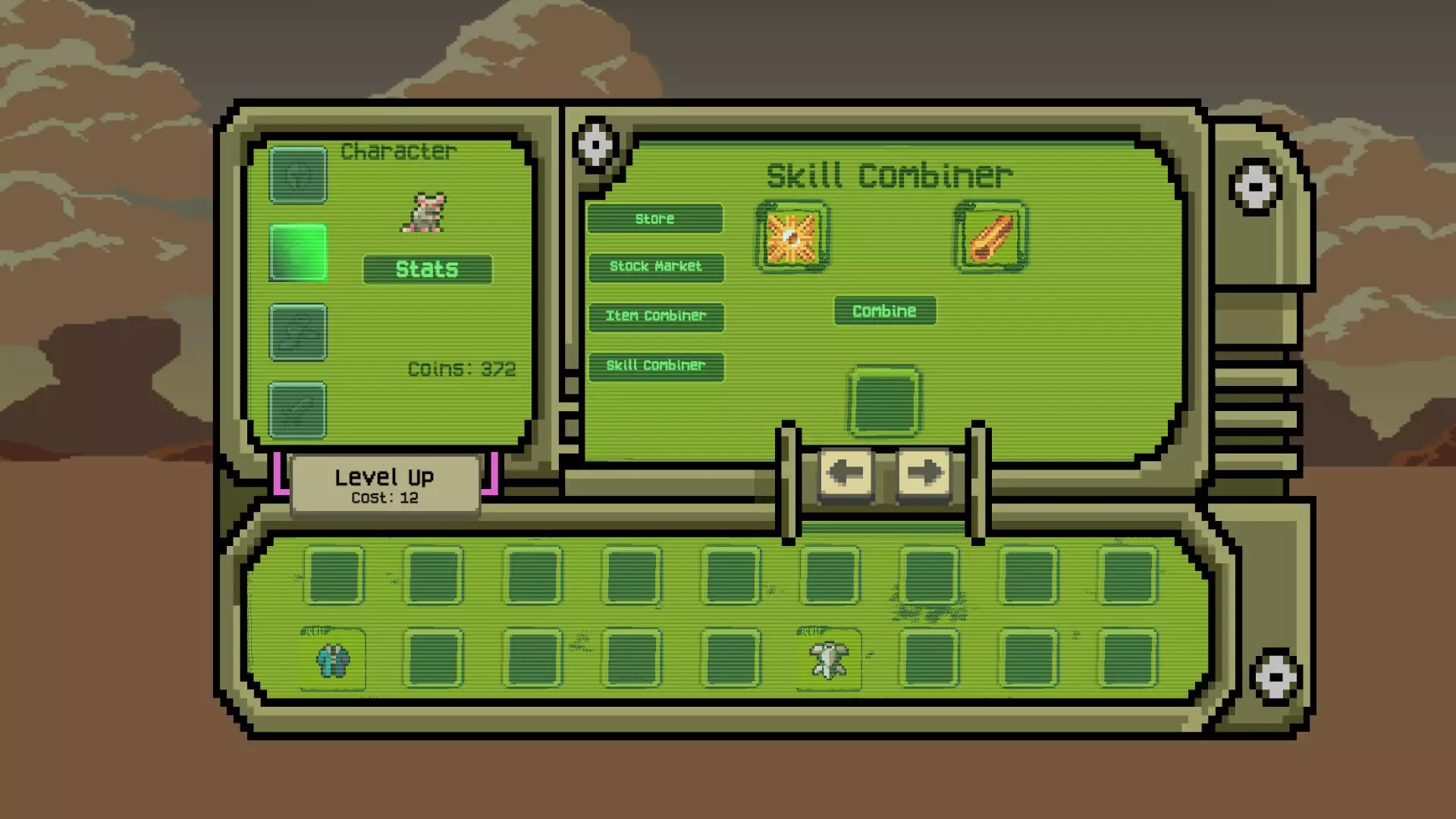Viewport: 1456px width, 819px height.
Task: Select the equipped white creature item
Action: 829,660
